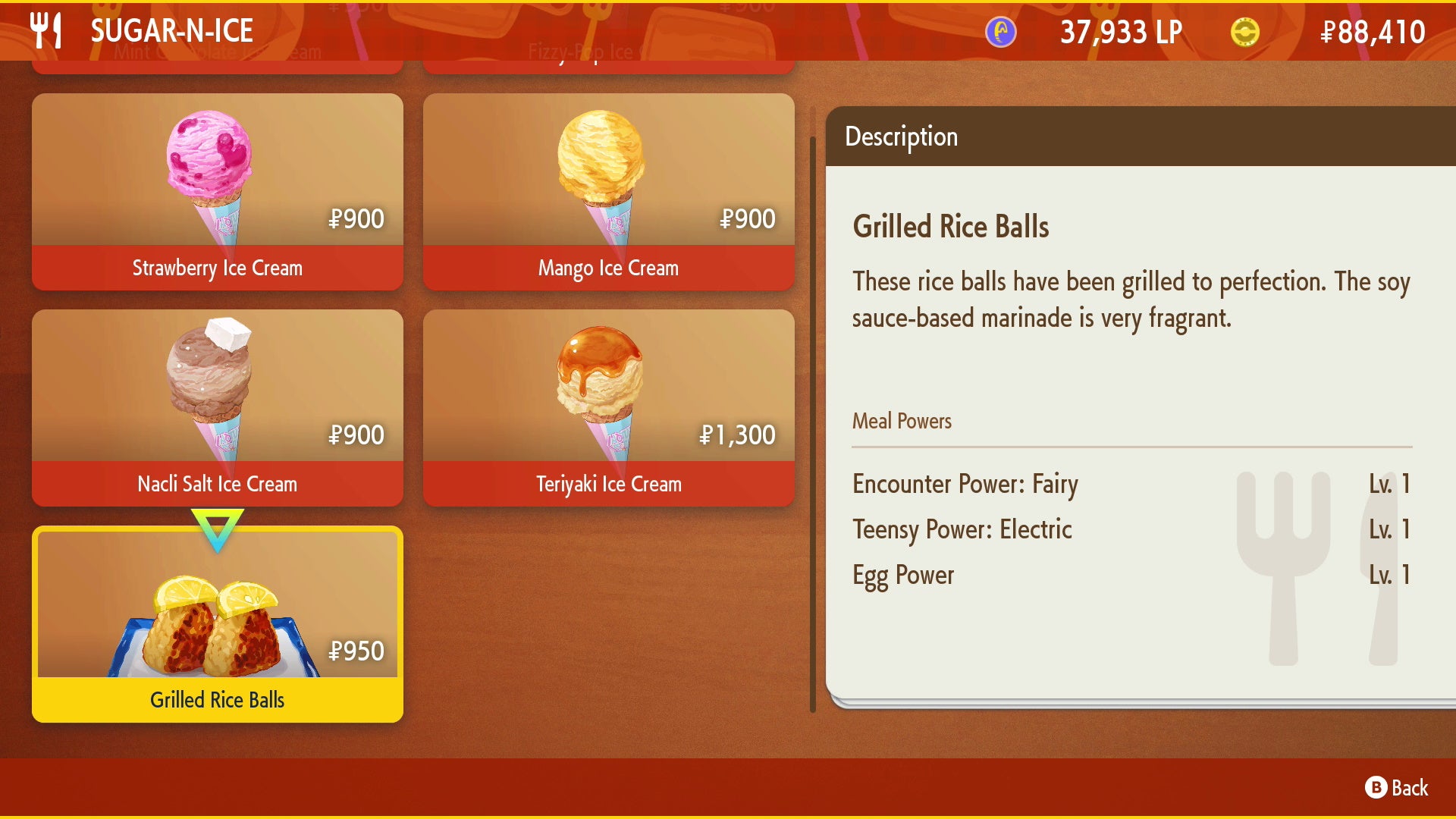Click the Egg Power entry
Viewport: 1456px width, 819px height.
903,576
